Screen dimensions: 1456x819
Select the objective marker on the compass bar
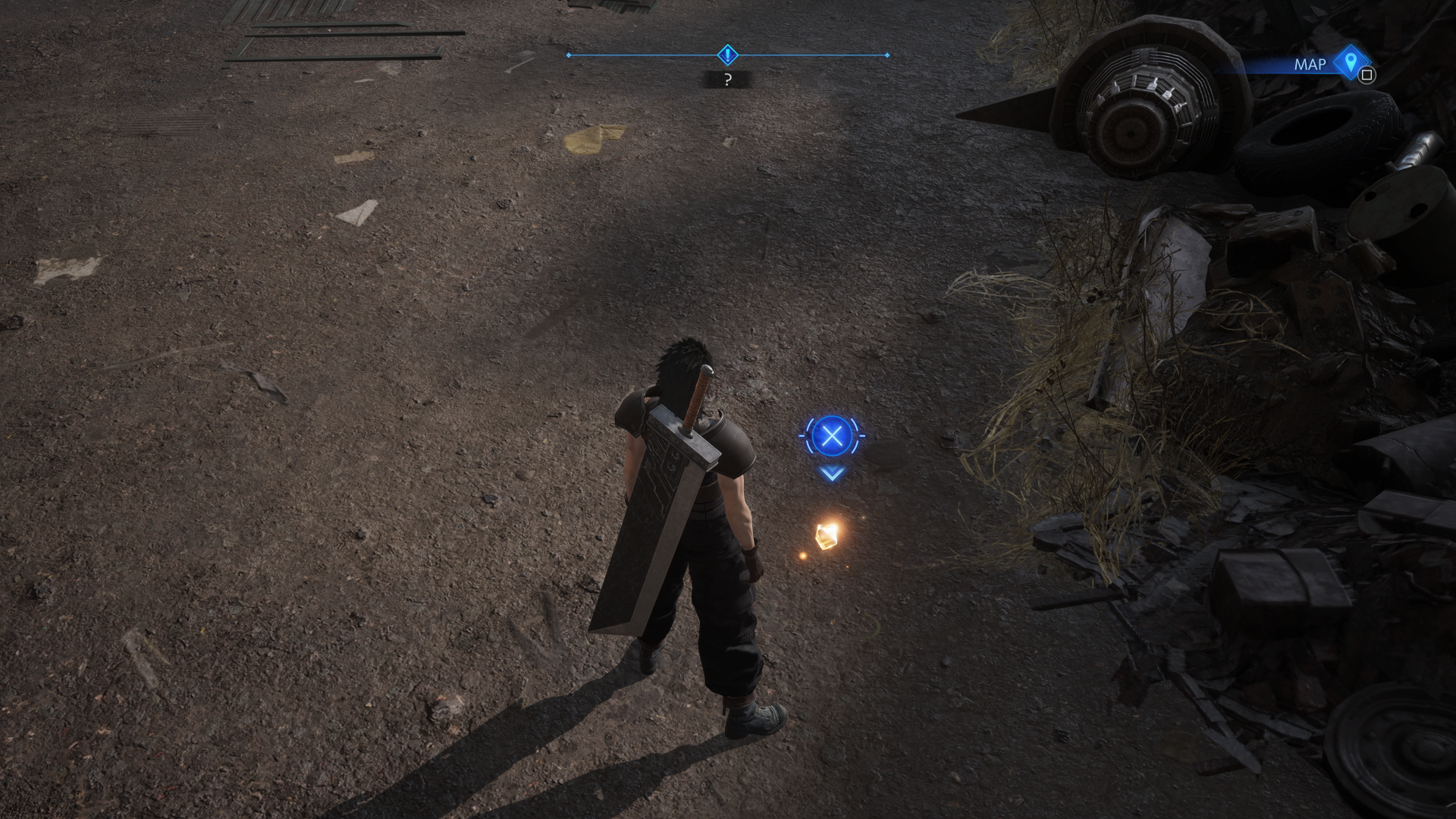[x=727, y=55]
